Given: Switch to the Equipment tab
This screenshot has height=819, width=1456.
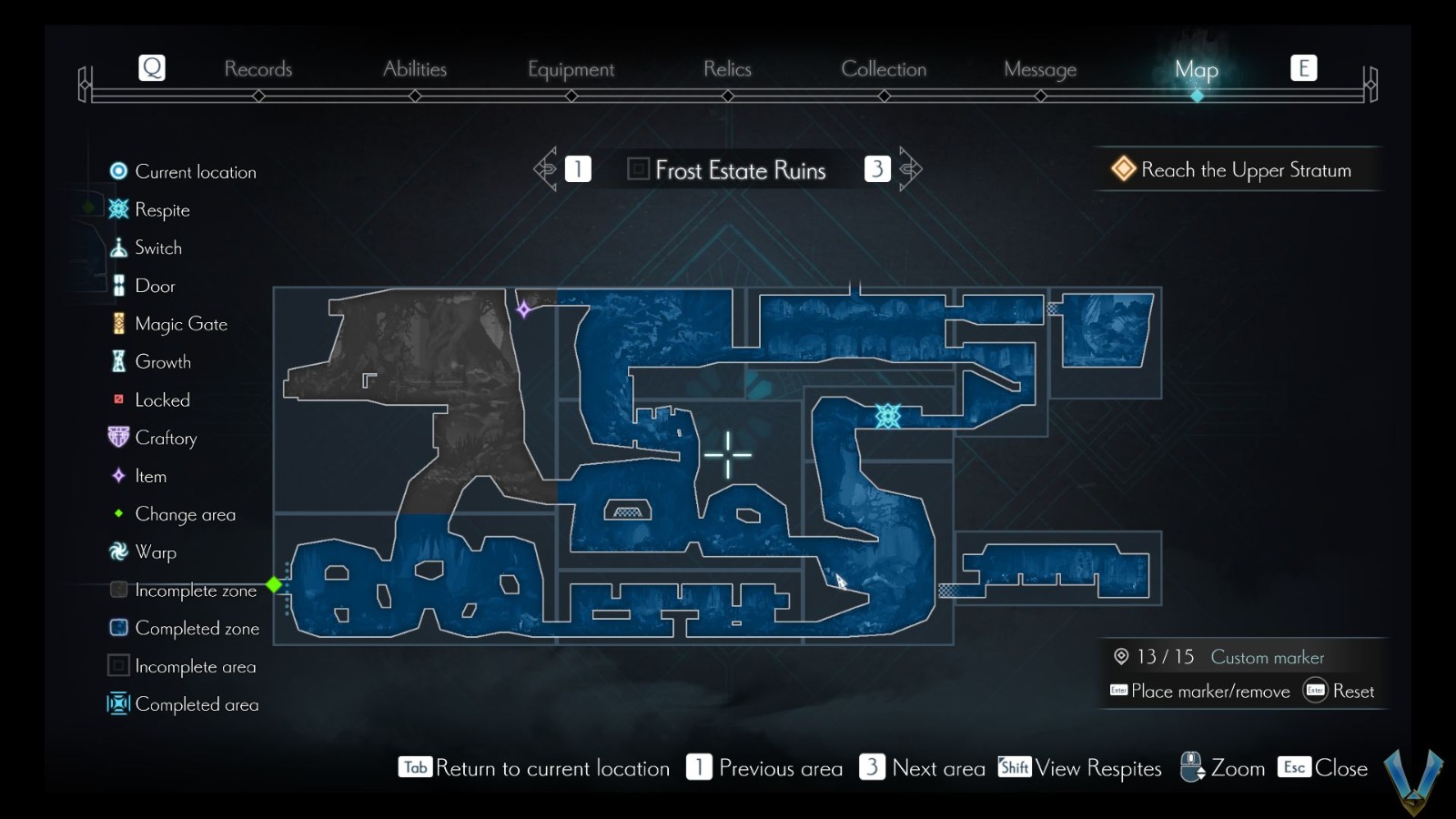Looking at the screenshot, I should point(570,68).
